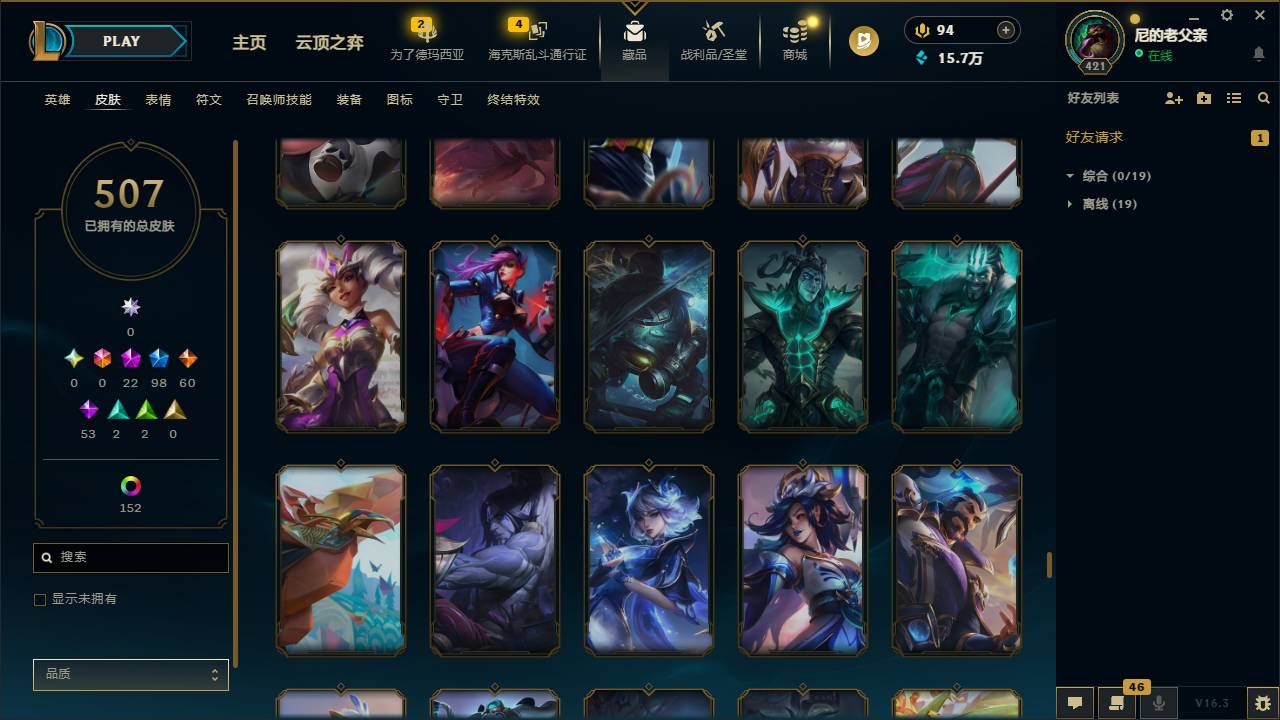Click the PLAY button
1280x720 pixels.
point(120,41)
